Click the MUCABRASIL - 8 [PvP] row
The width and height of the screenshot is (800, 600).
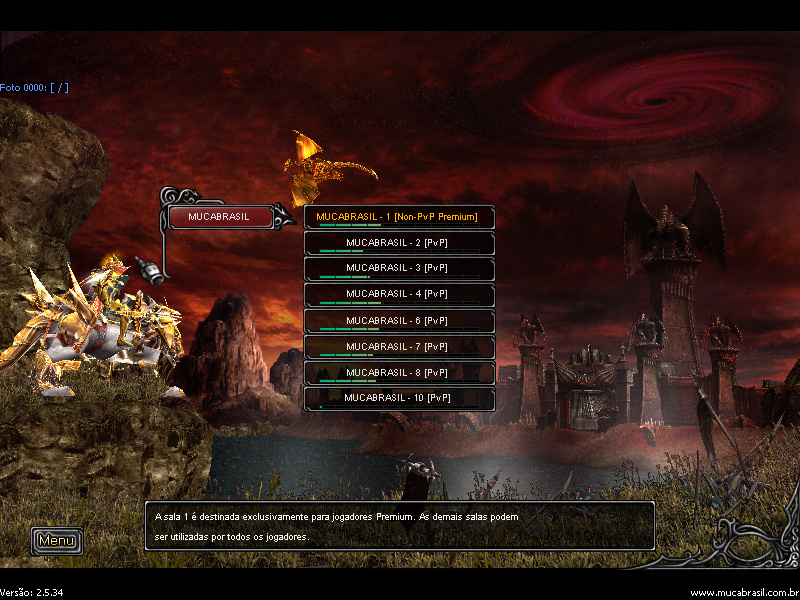[x=399, y=373]
